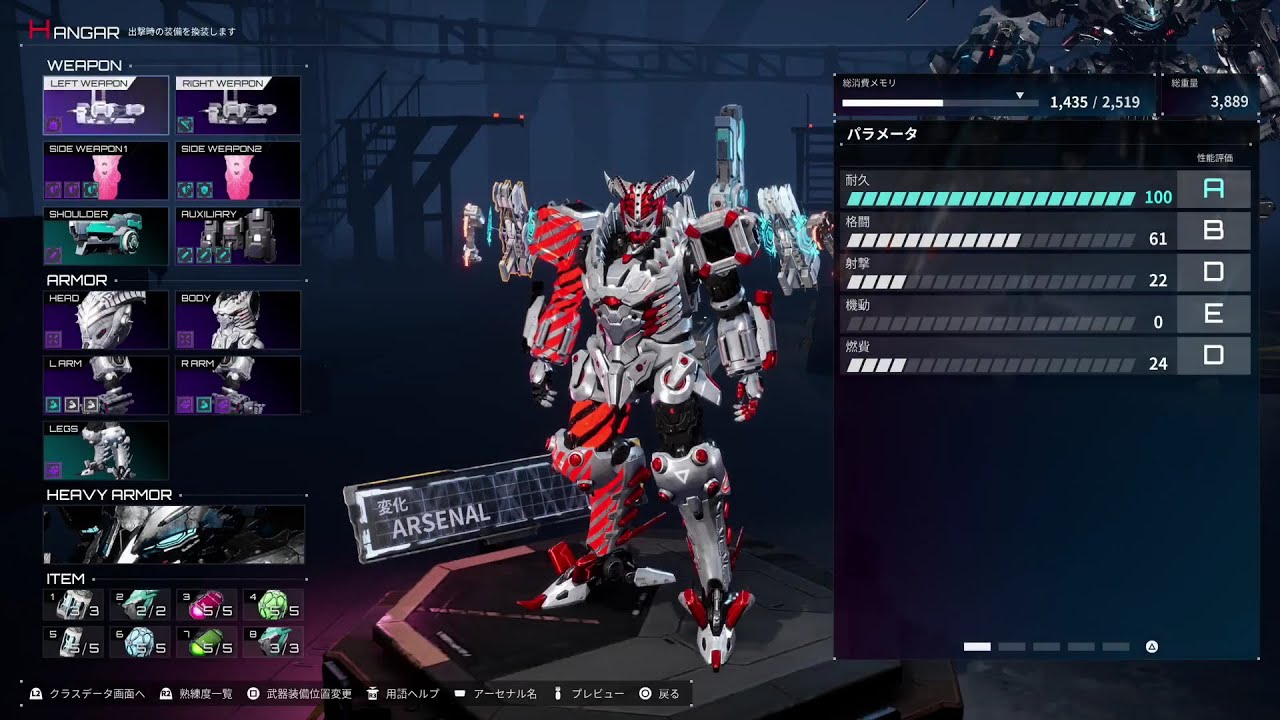1280x720 pixels.
Task: Choose the Shoulder weapon slot
Action: pos(106,236)
